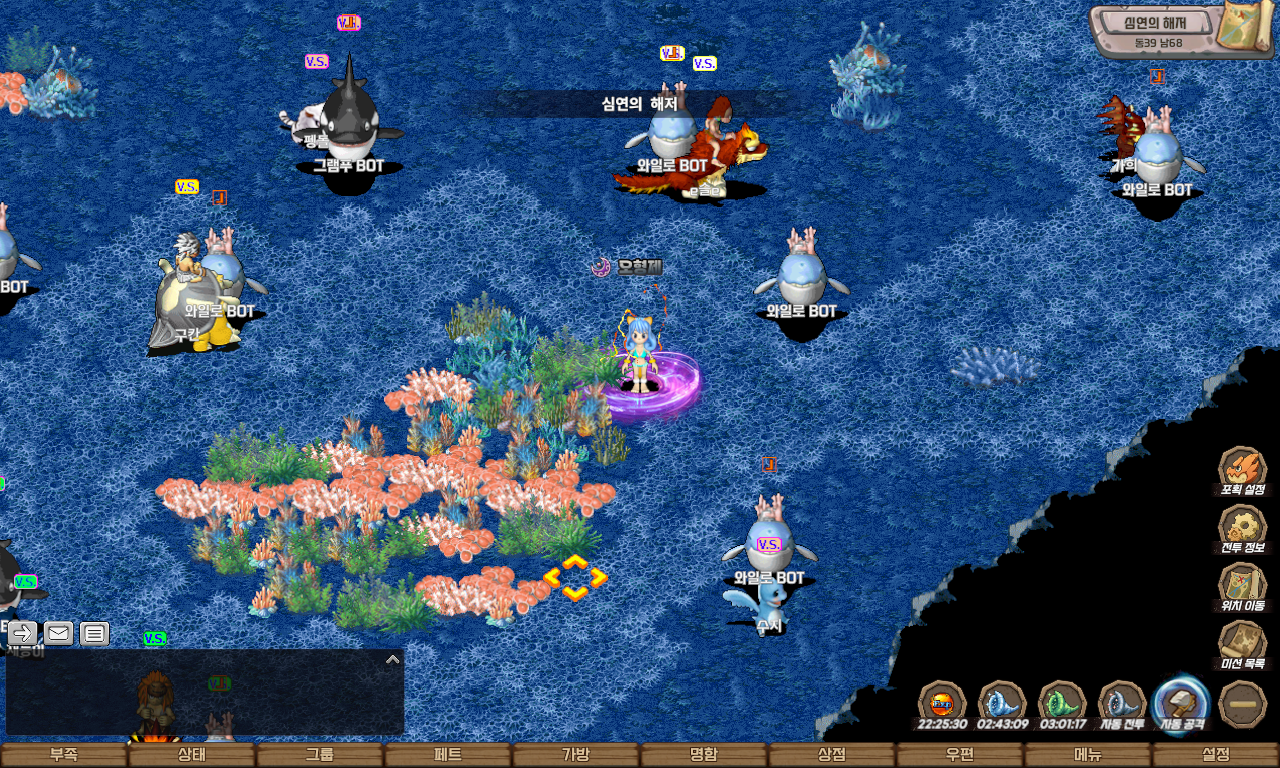Expand the chat box with the up arrow
The image size is (1280, 768).
[x=393, y=660]
